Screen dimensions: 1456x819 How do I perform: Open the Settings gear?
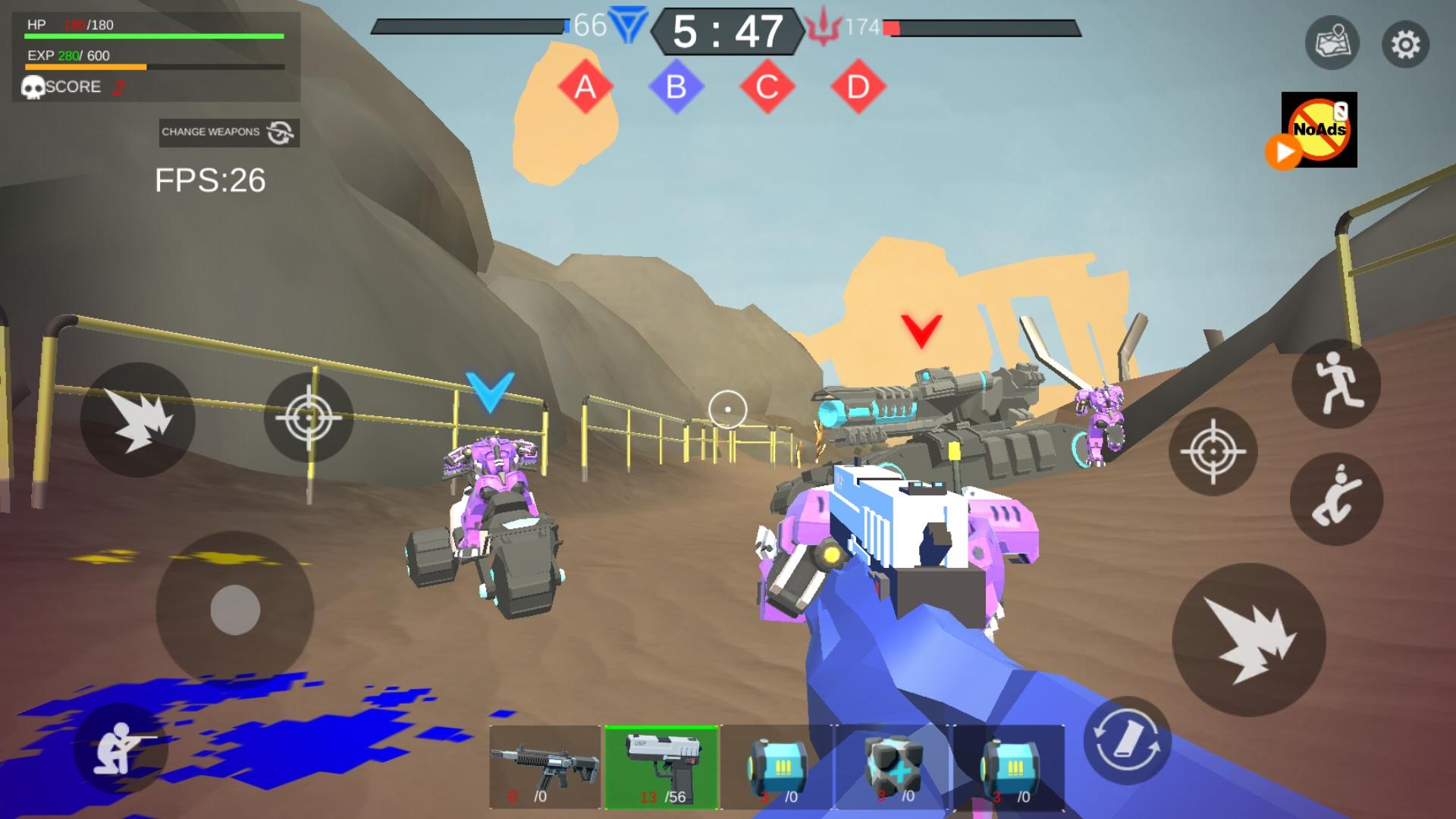point(1404,43)
